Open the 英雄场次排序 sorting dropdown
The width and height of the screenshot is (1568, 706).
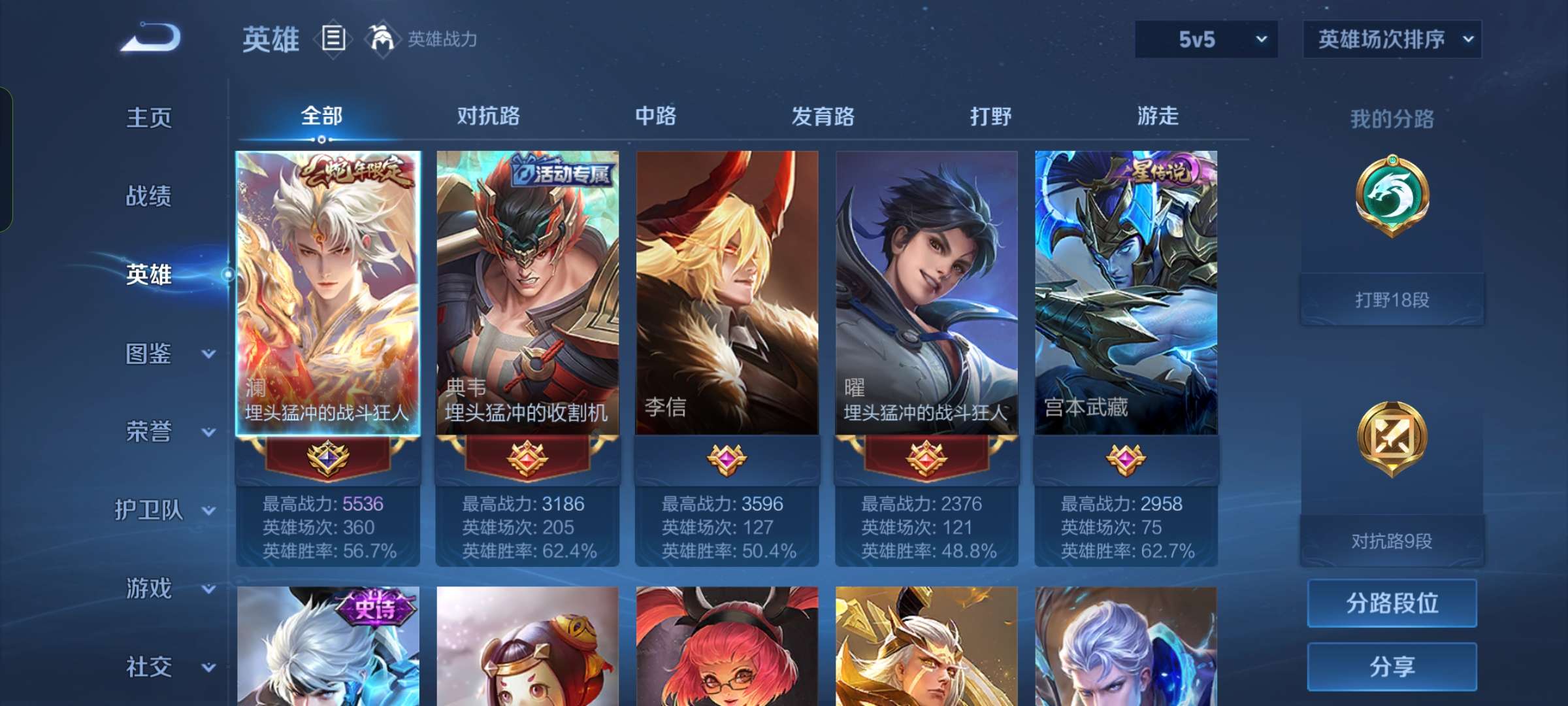tap(1392, 39)
